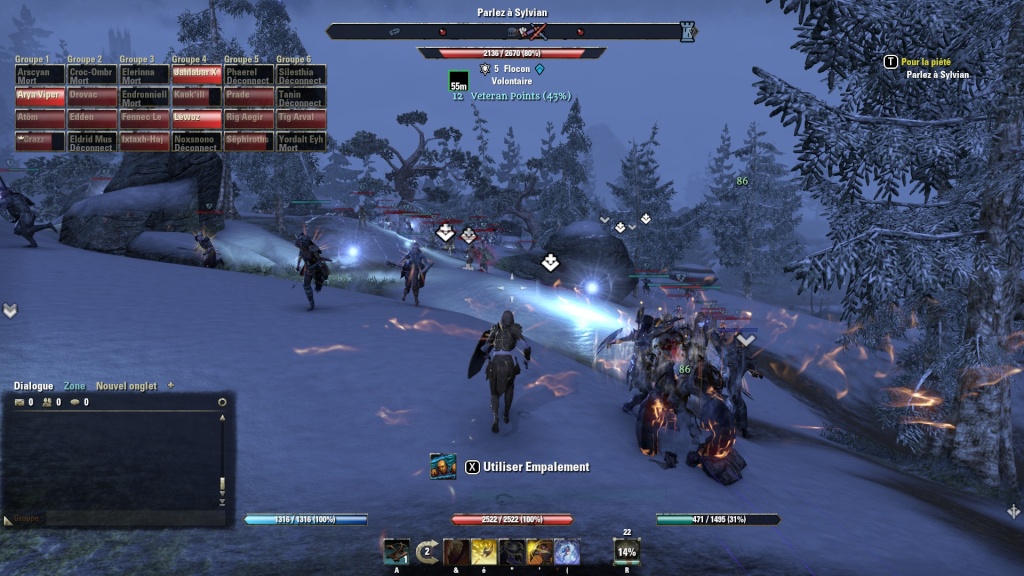
Task: Add a new chat tab with plus
Action: 170,386
